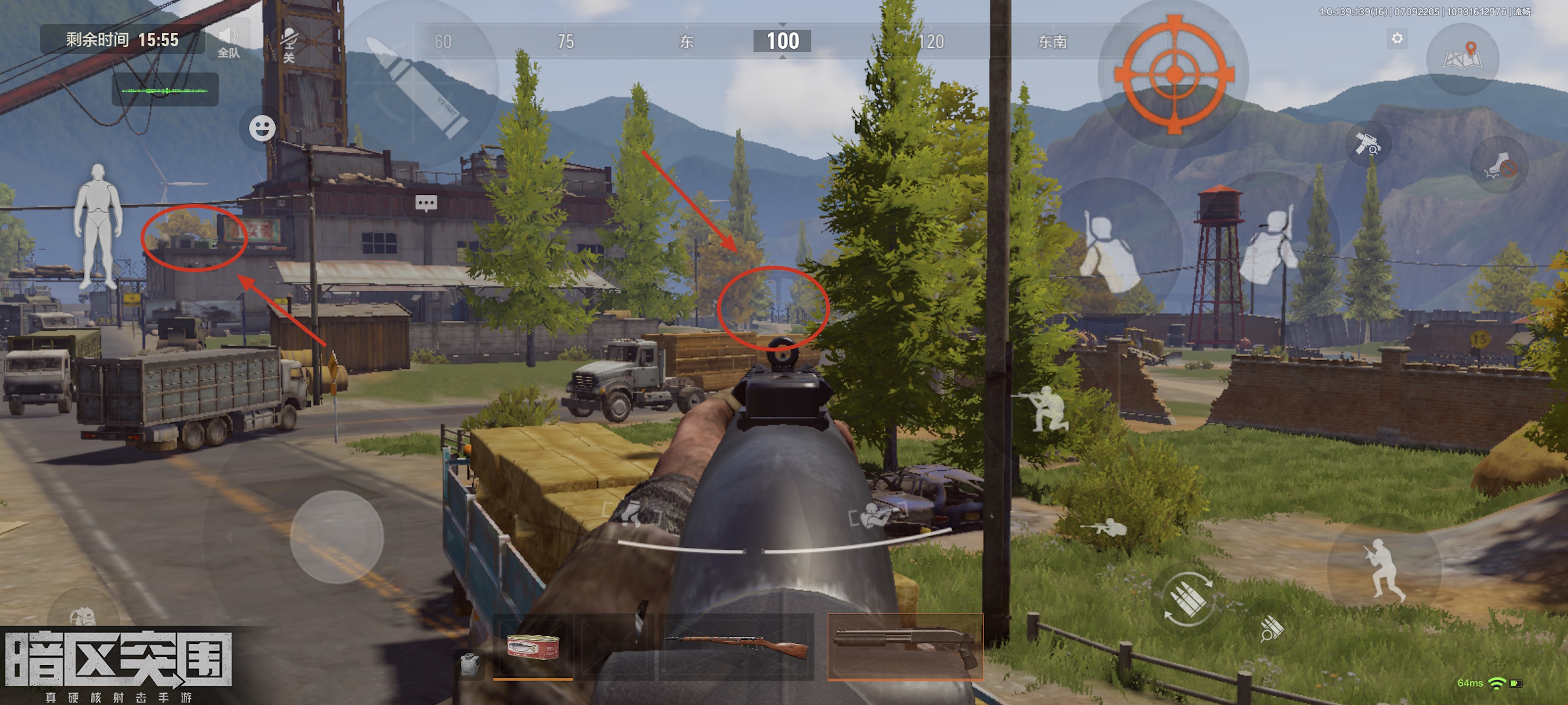Open the chat speech bubble
Screen dimensions: 1568x705
click(x=426, y=202)
